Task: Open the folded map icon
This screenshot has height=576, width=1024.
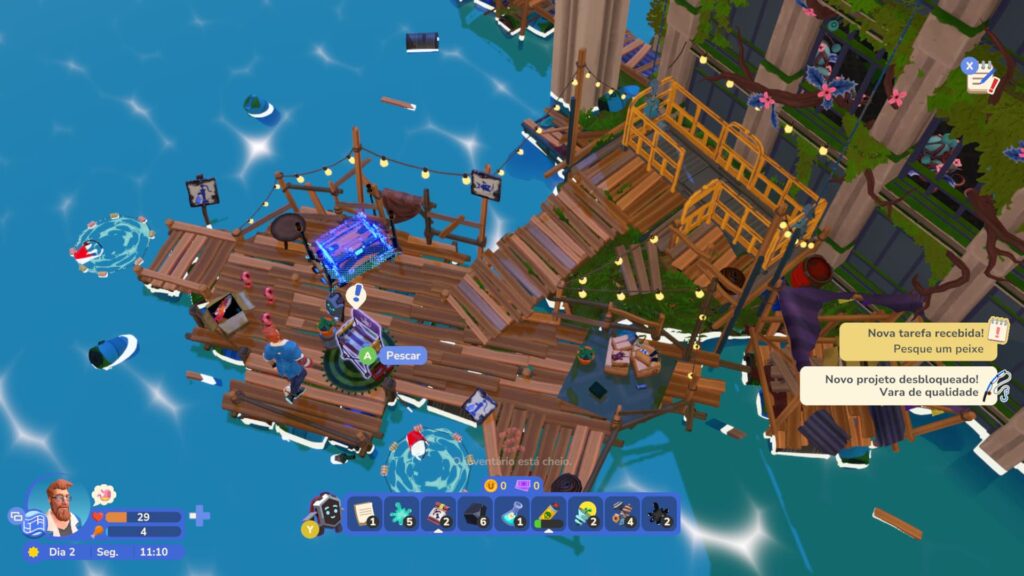Action: pos(33,523)
